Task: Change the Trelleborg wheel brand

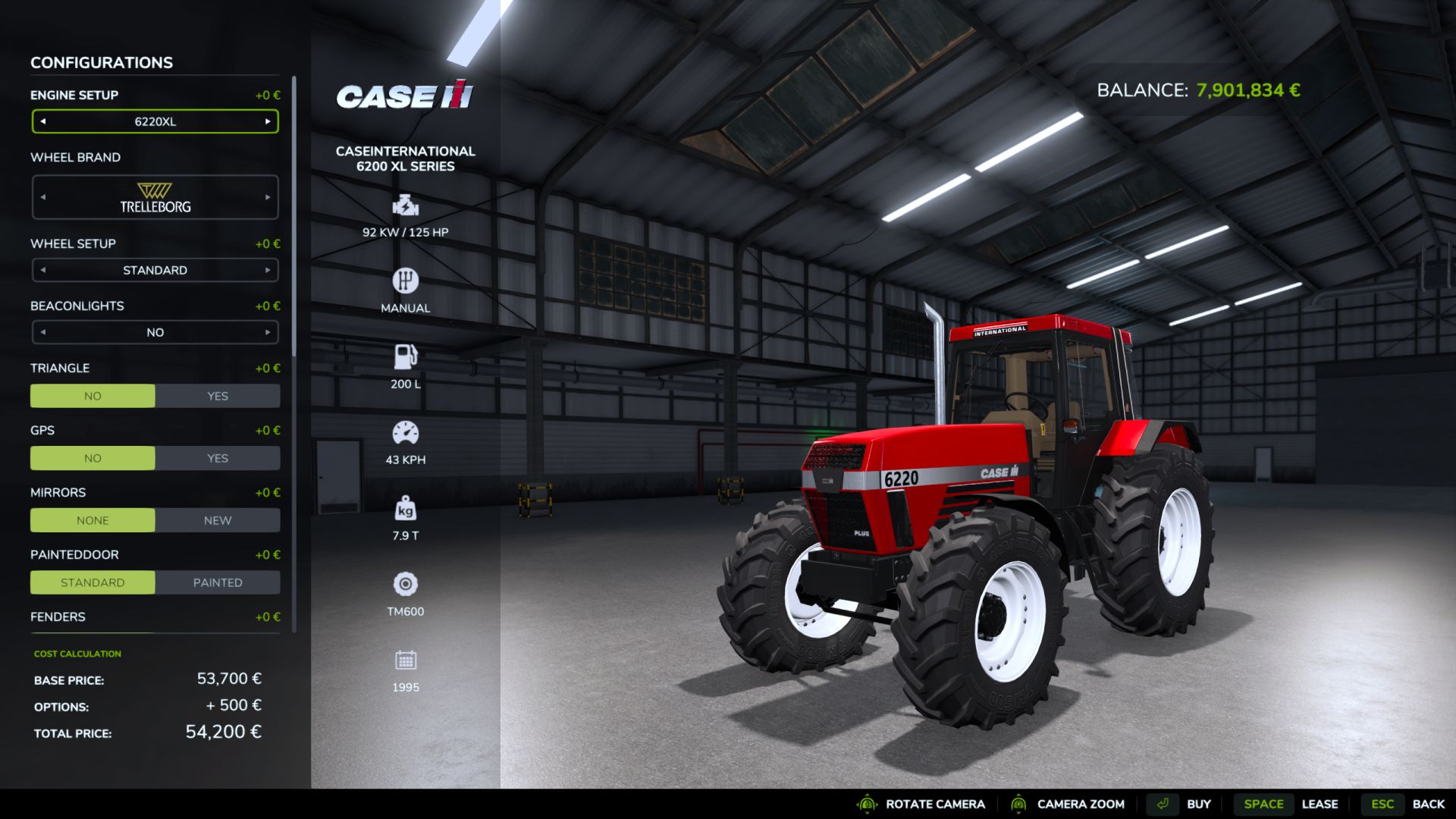Action: 267,197
